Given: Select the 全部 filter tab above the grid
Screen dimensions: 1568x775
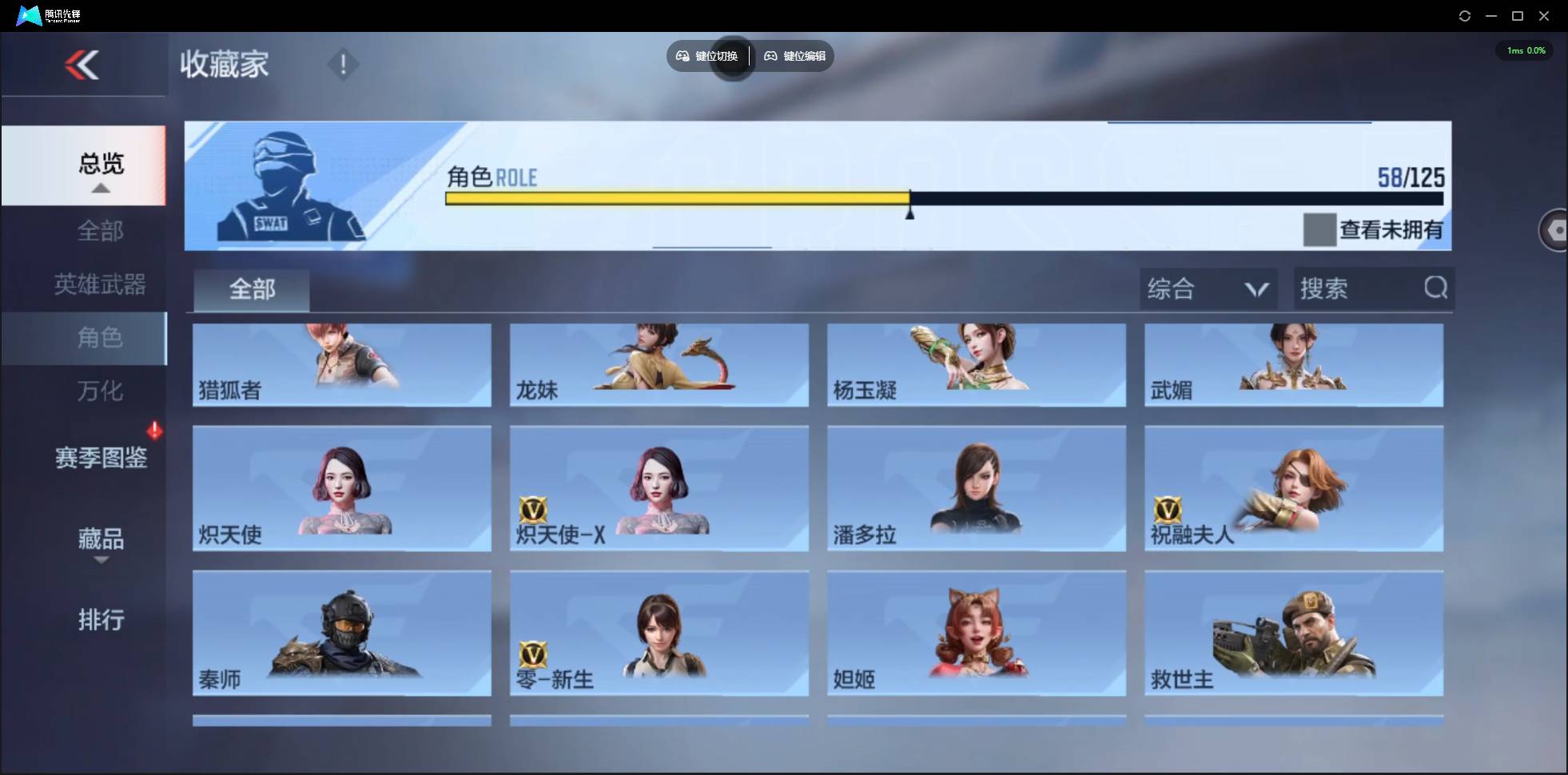Looking at the screenshot, I should pos(251,290).
